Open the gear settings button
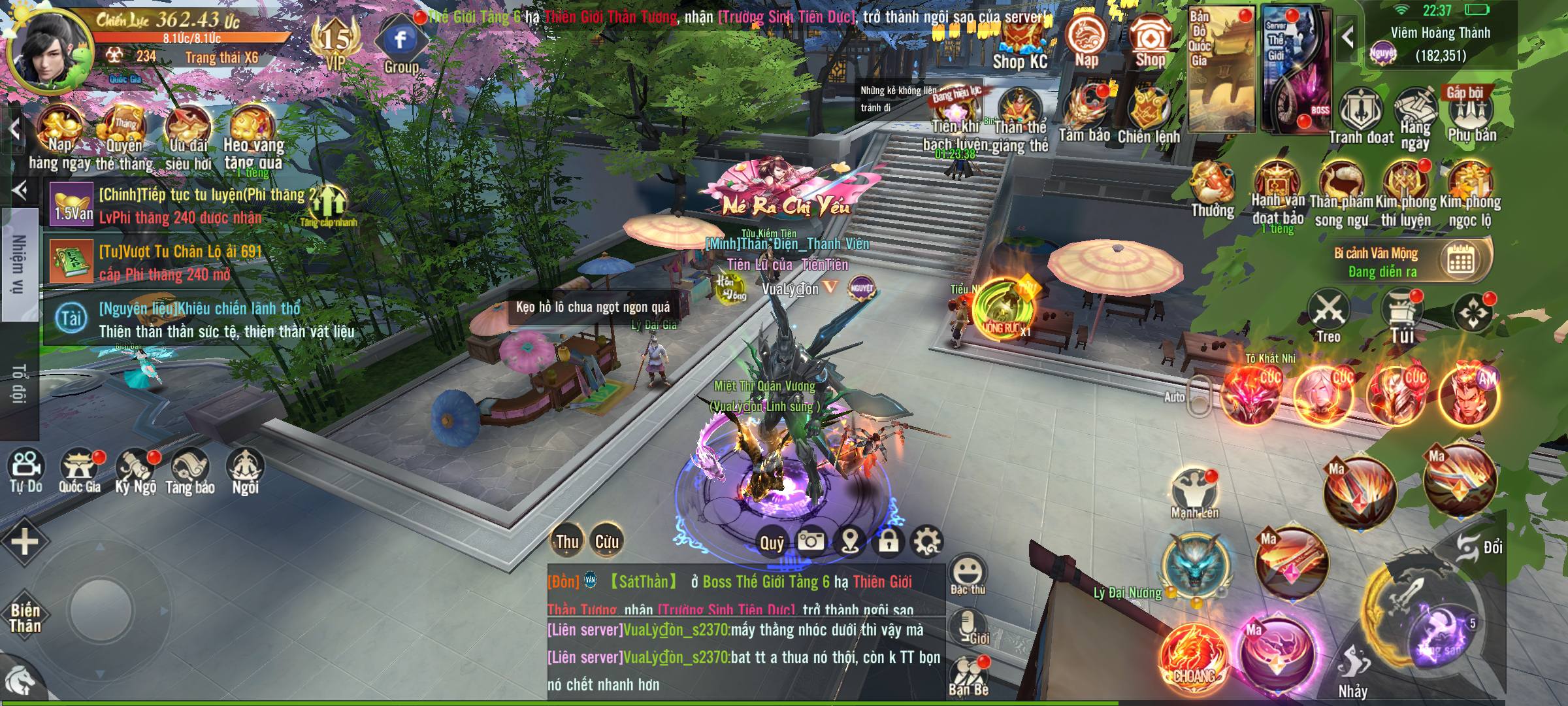Screen dimensions: 1568x706 click(927, 541)
